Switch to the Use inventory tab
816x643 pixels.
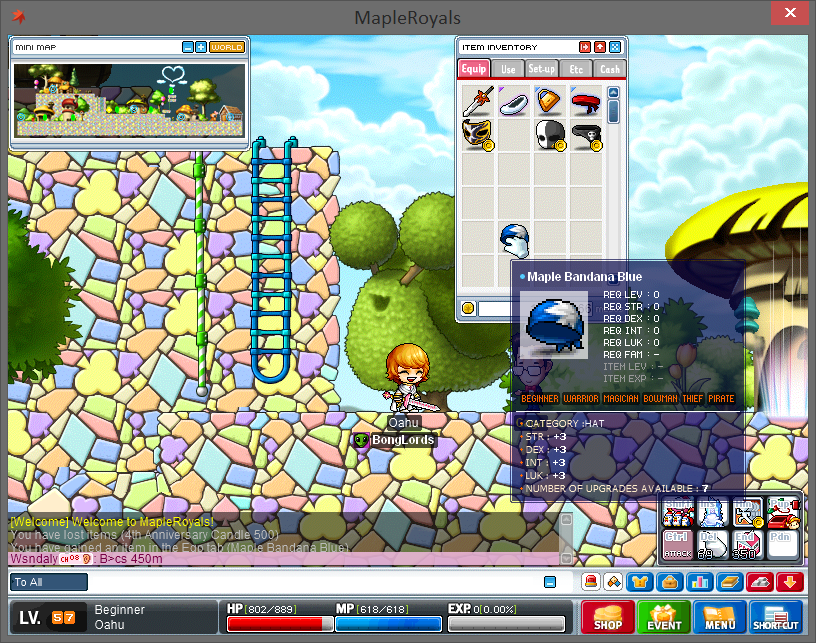point(508,69)
